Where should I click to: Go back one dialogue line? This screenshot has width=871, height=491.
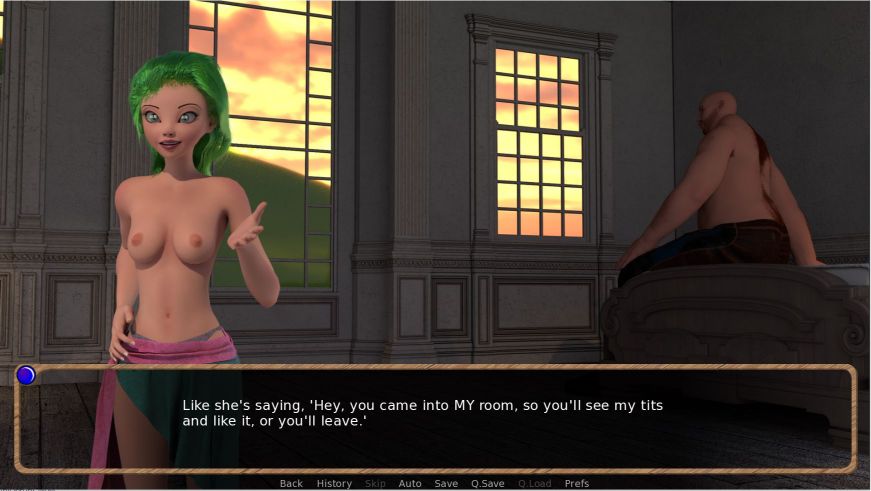291,484
